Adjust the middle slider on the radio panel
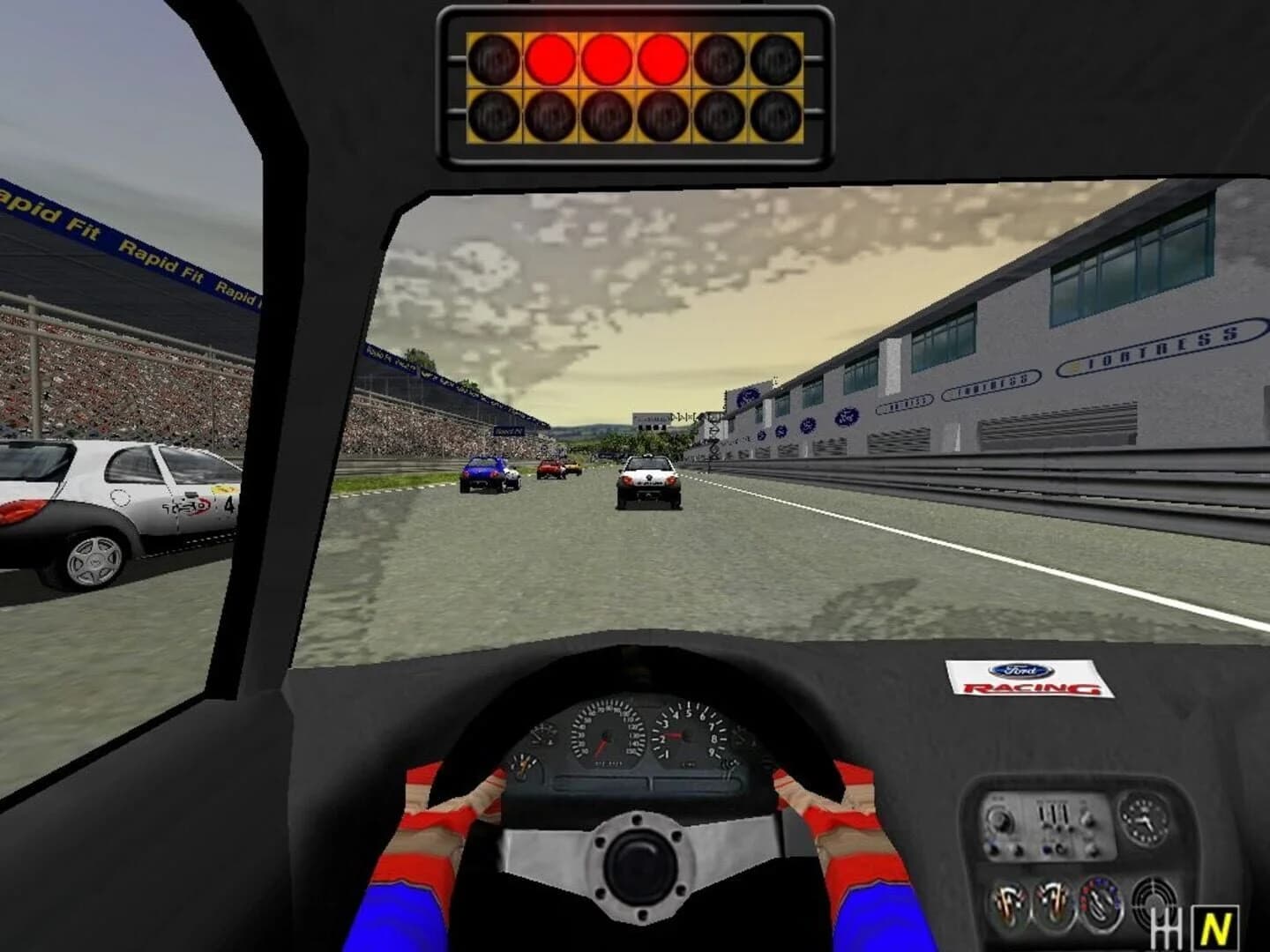This screenshot has width=1270, height=952. (x=1055, y=816)
